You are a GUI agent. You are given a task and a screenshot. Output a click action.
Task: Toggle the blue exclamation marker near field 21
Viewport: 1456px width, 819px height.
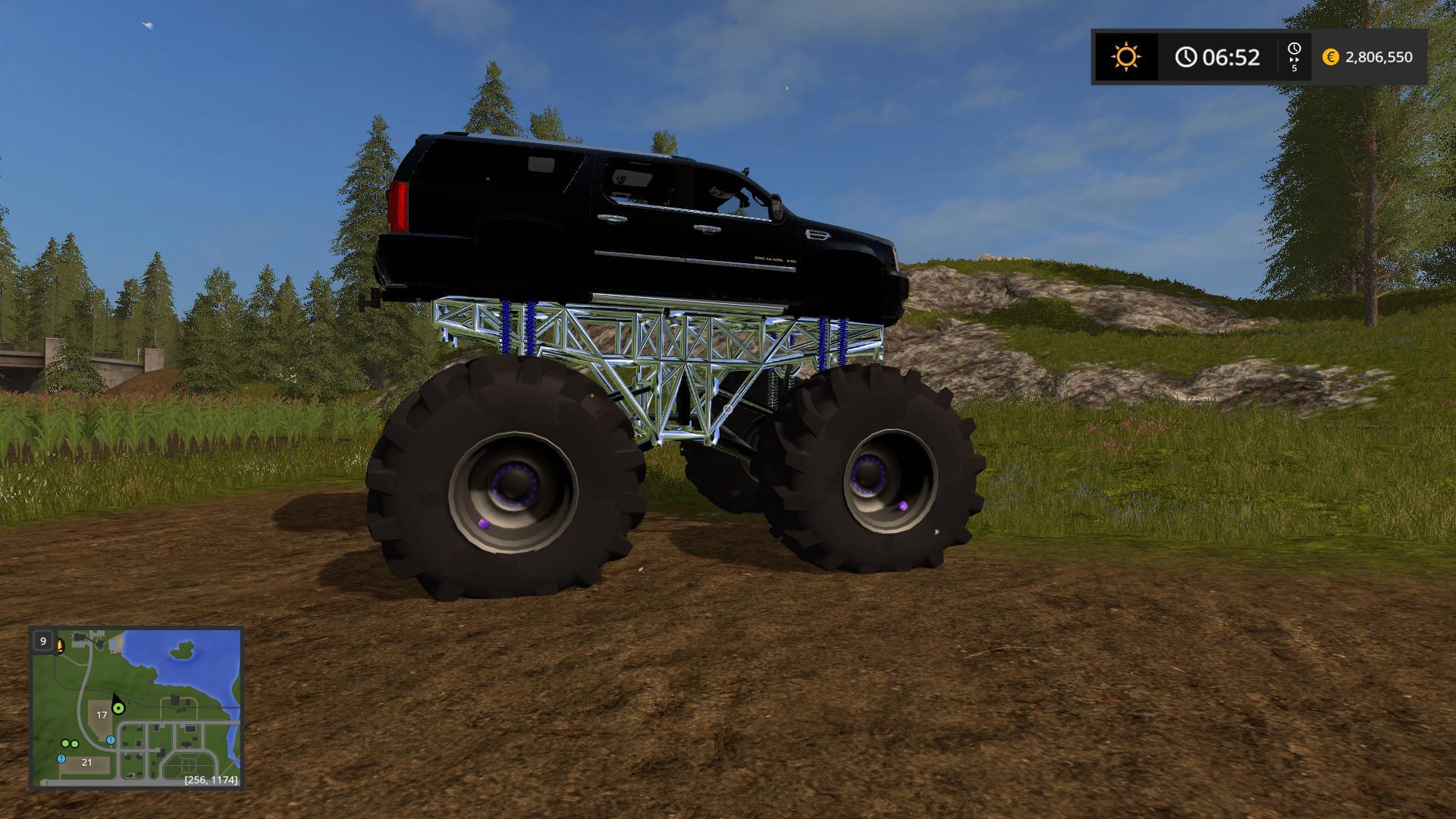[61, 758]
